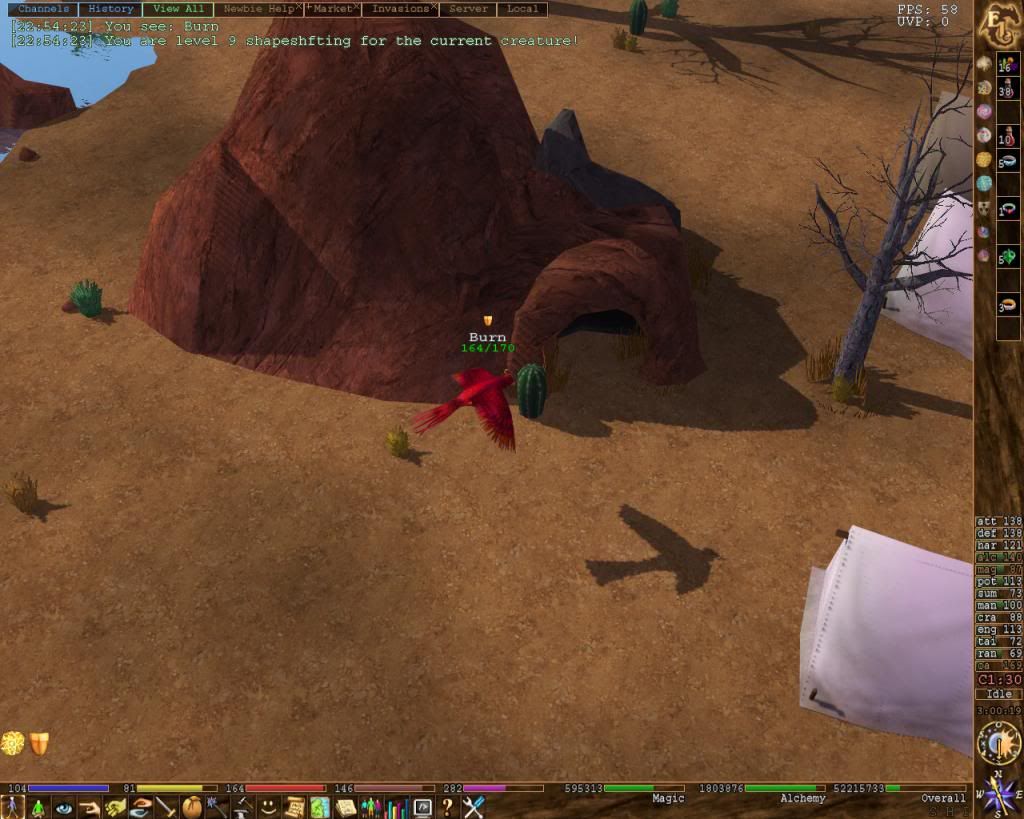Open the inventory bag icon
Image resolution: width=1024 pixels, height=819 pixels.
(x=191, y=807)
